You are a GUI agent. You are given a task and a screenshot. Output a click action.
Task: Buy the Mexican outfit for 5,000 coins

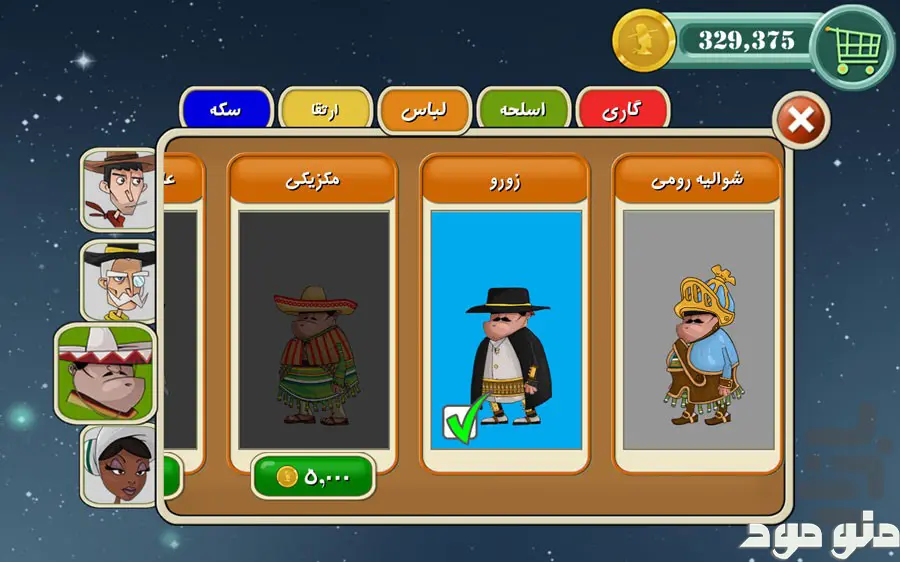point(313,477)
